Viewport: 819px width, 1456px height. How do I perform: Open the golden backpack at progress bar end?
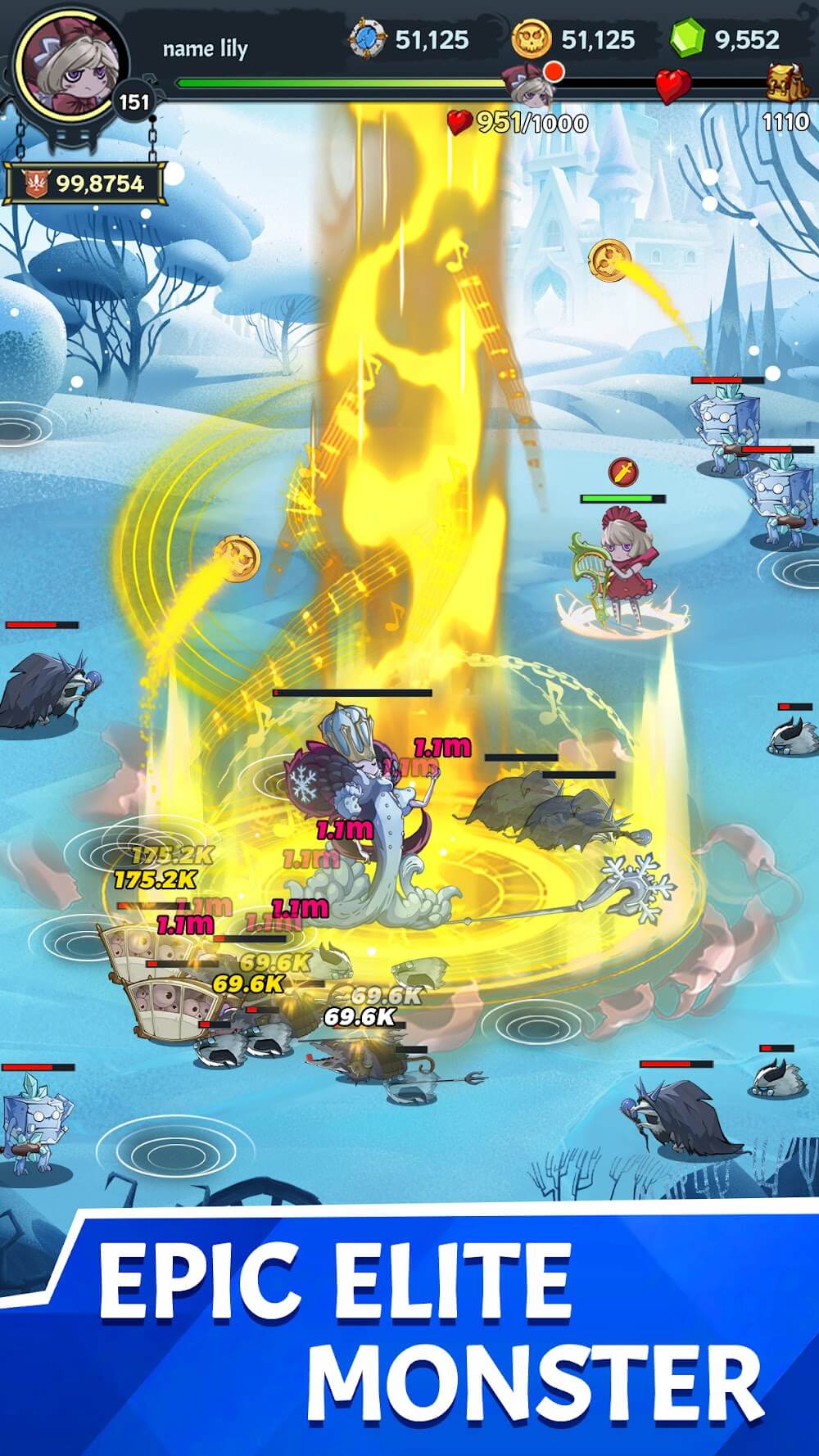[785, 81]
